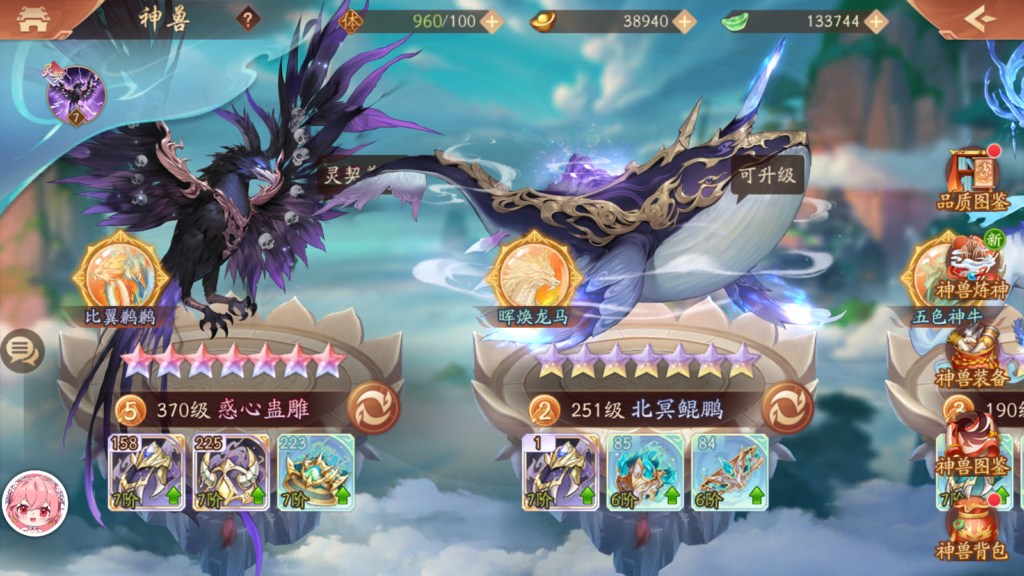Open the 神兽背包 beast bag
Viewport: 1024px width, 576px height.
click(x=973, y=528)
